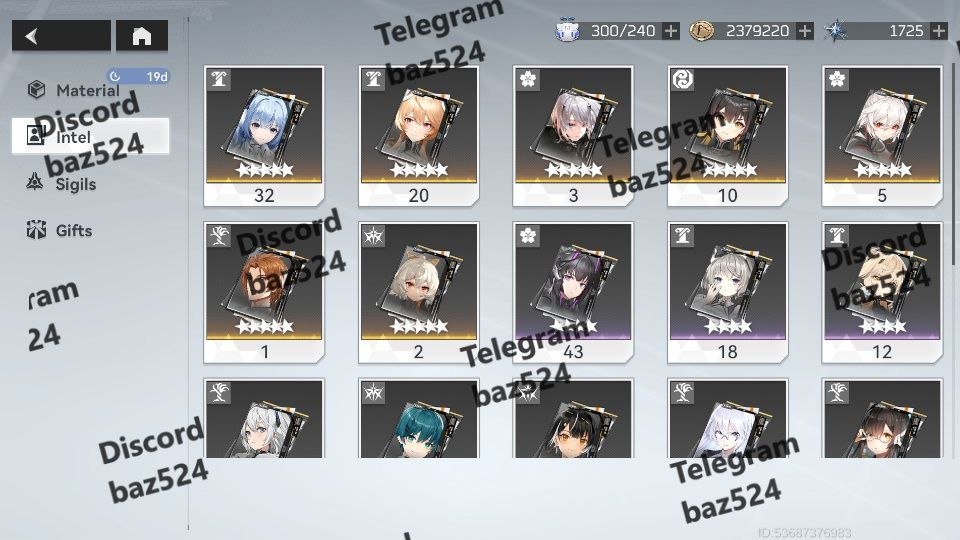Open the white-haired intel card with 5

tap(882, 135)
